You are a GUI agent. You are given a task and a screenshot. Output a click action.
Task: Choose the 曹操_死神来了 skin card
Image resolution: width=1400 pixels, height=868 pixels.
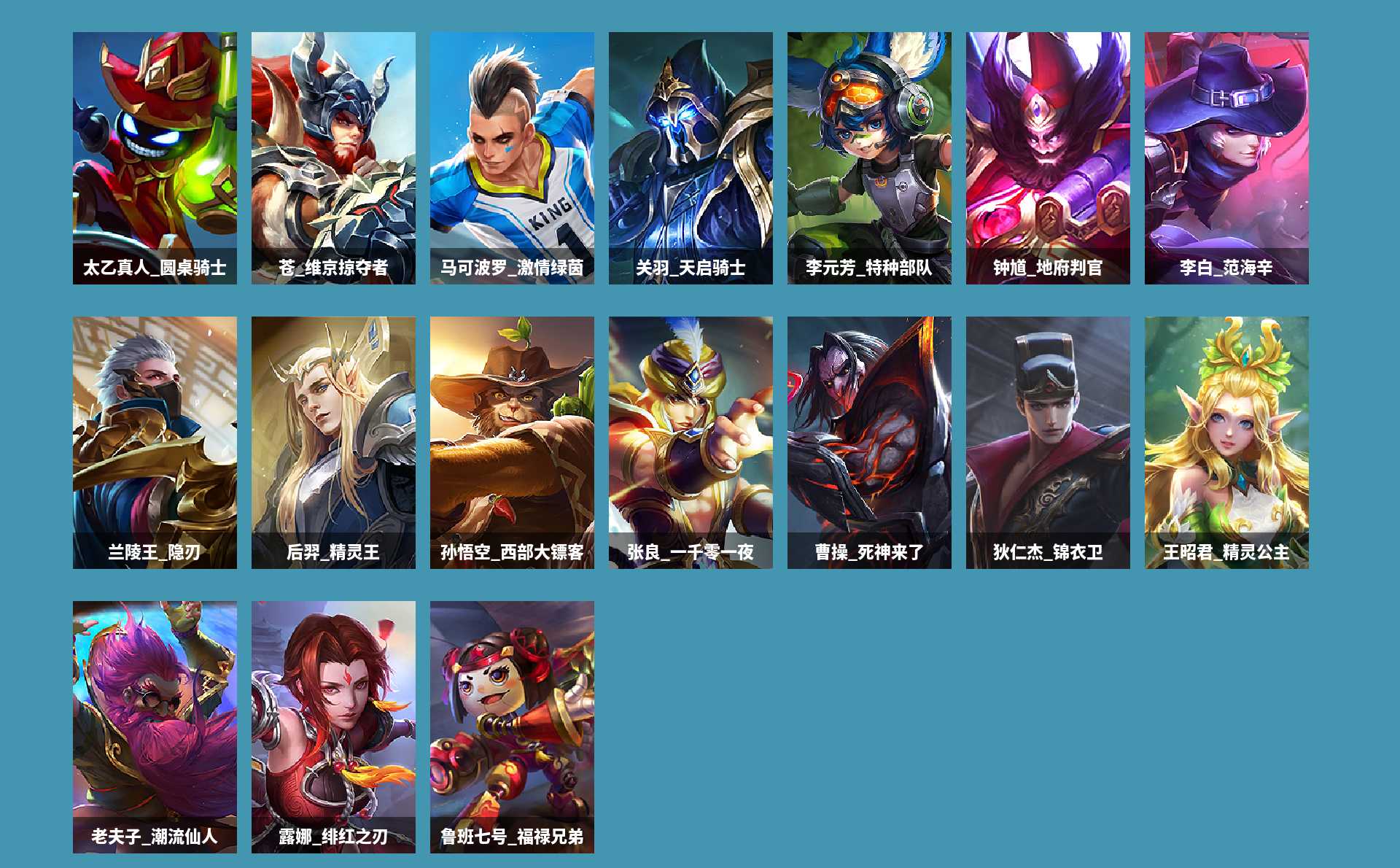tap(869, 442)
